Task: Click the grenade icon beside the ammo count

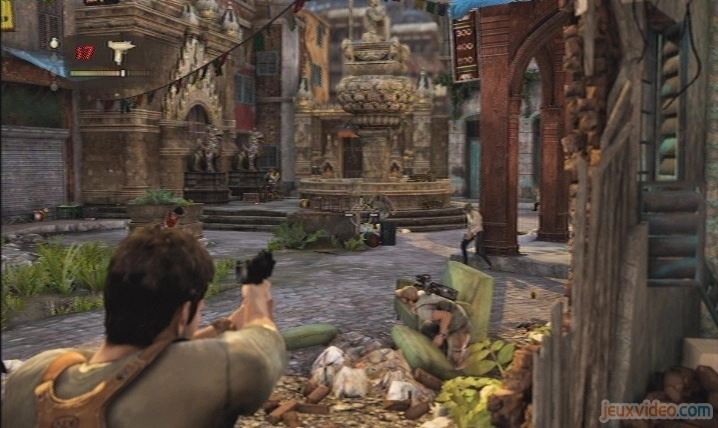Action: [54, 44]
